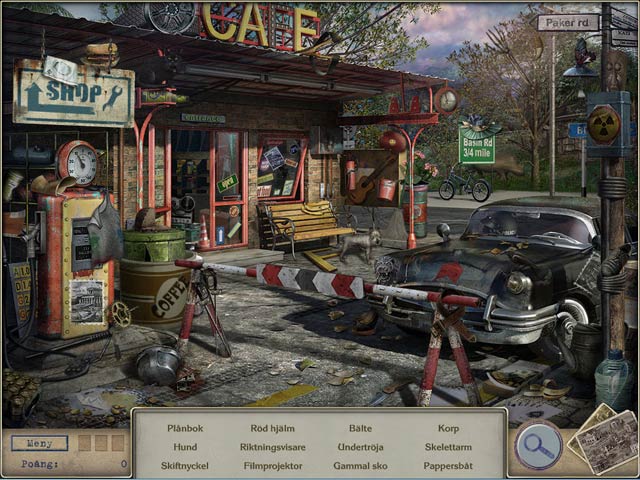Select 'Pappersbåt' in the word list
The image size is (640, 480).
[x=448, y=465]
